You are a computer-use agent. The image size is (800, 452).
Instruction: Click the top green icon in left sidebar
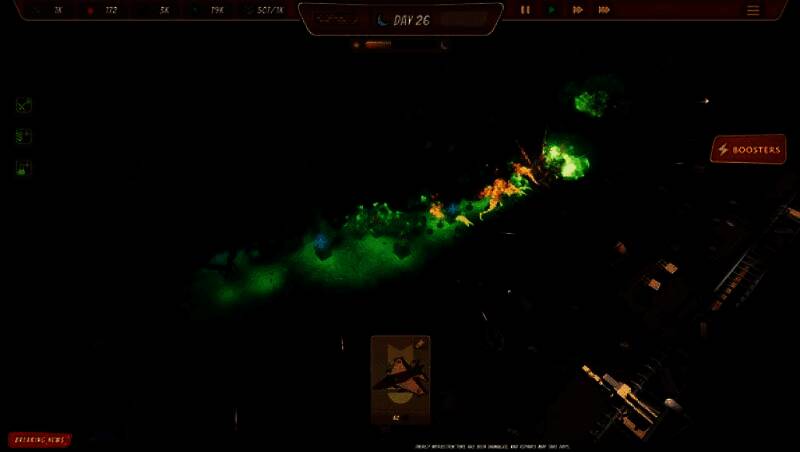24,105
